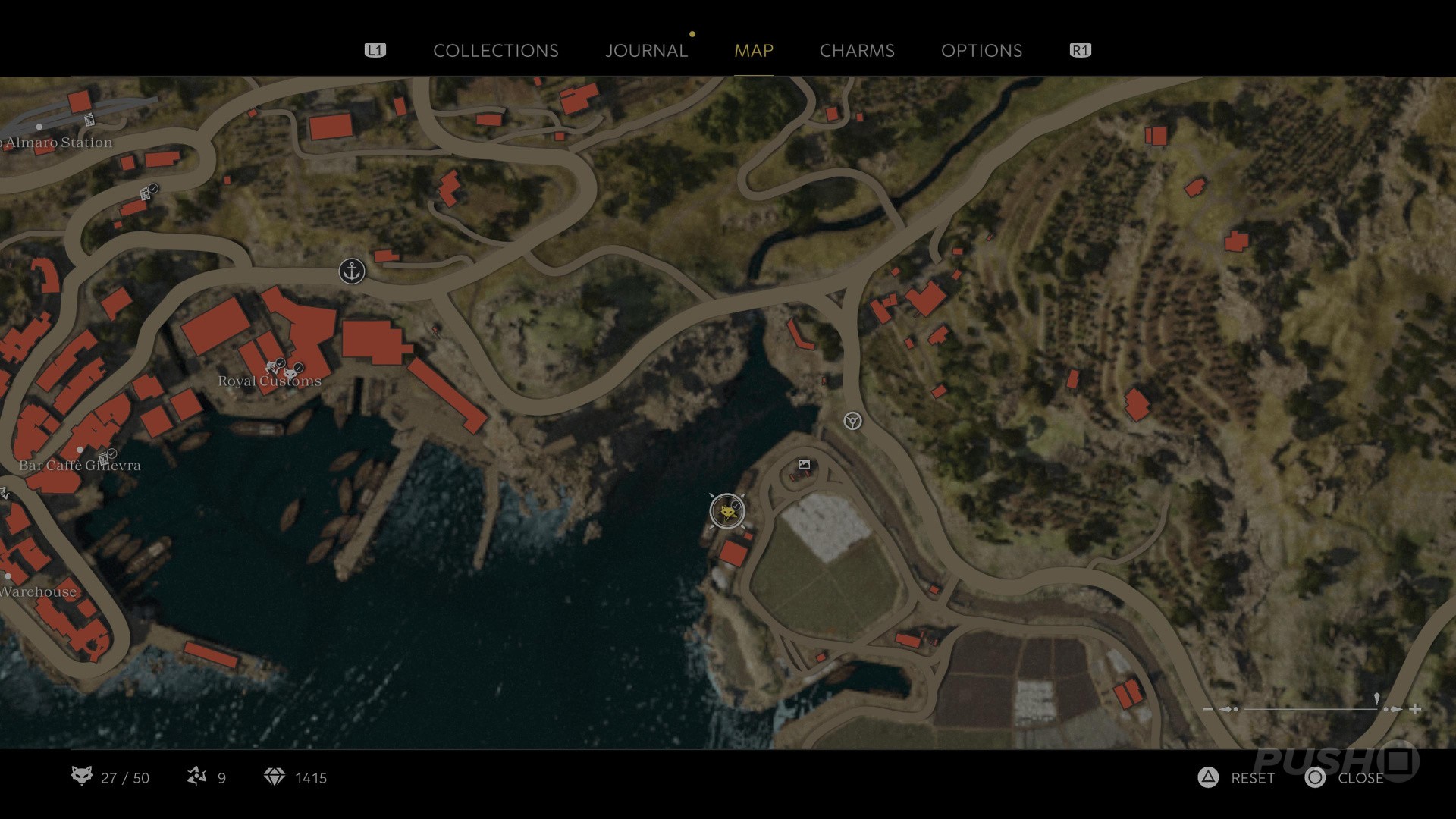Viewport: 1456px width, 819px height.
Task: Switch to the Collections tab
Action: pyautogui.click(x=495, y=51)
